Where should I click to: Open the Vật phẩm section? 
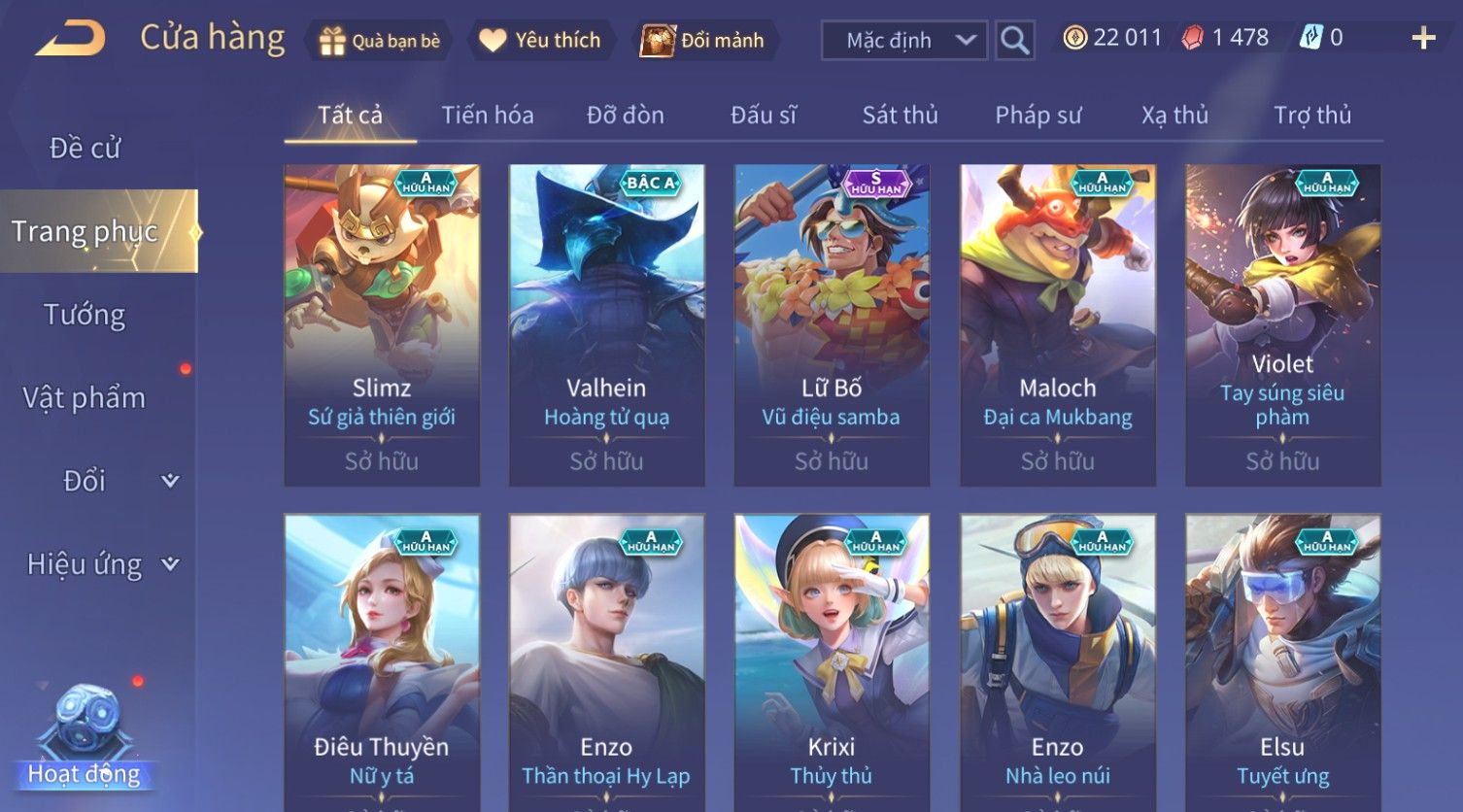point(85,398)
